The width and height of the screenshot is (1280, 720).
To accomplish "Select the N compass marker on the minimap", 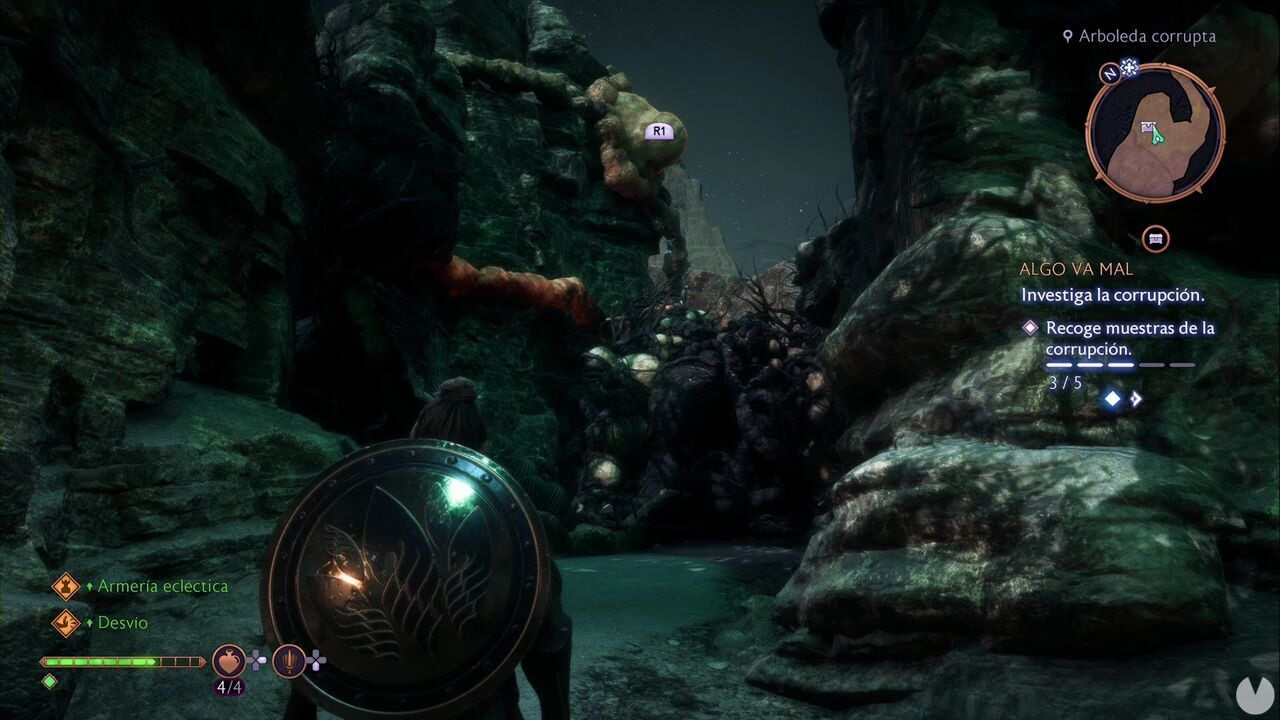I will 1111,73.
